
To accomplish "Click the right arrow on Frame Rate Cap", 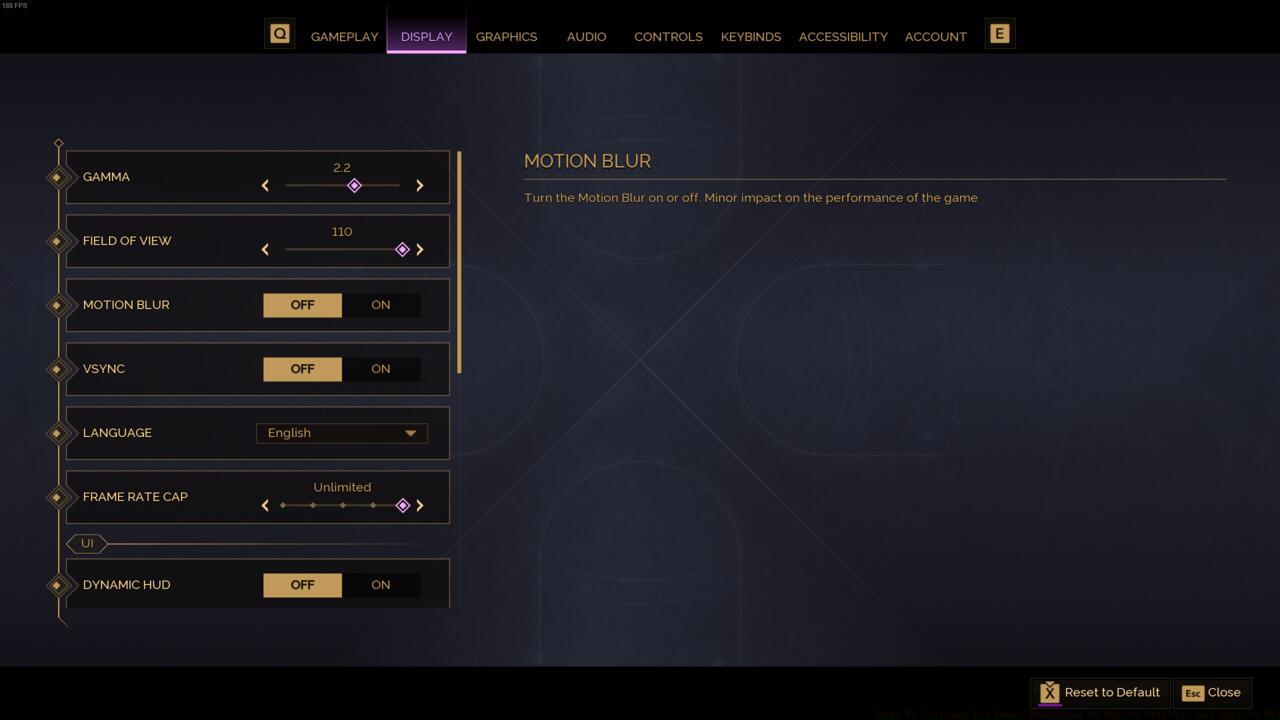I will pos(420,505).
